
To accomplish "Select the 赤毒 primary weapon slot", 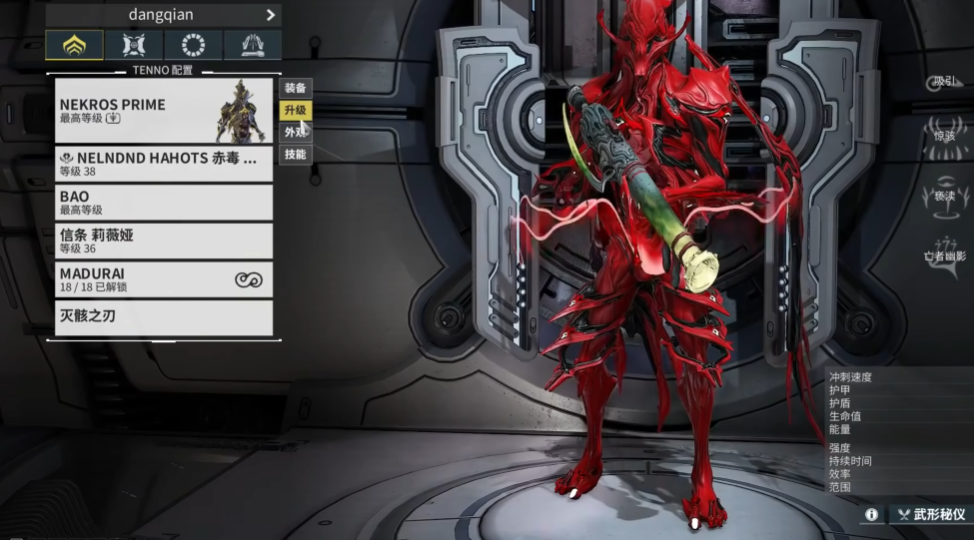I will [164, 164].
